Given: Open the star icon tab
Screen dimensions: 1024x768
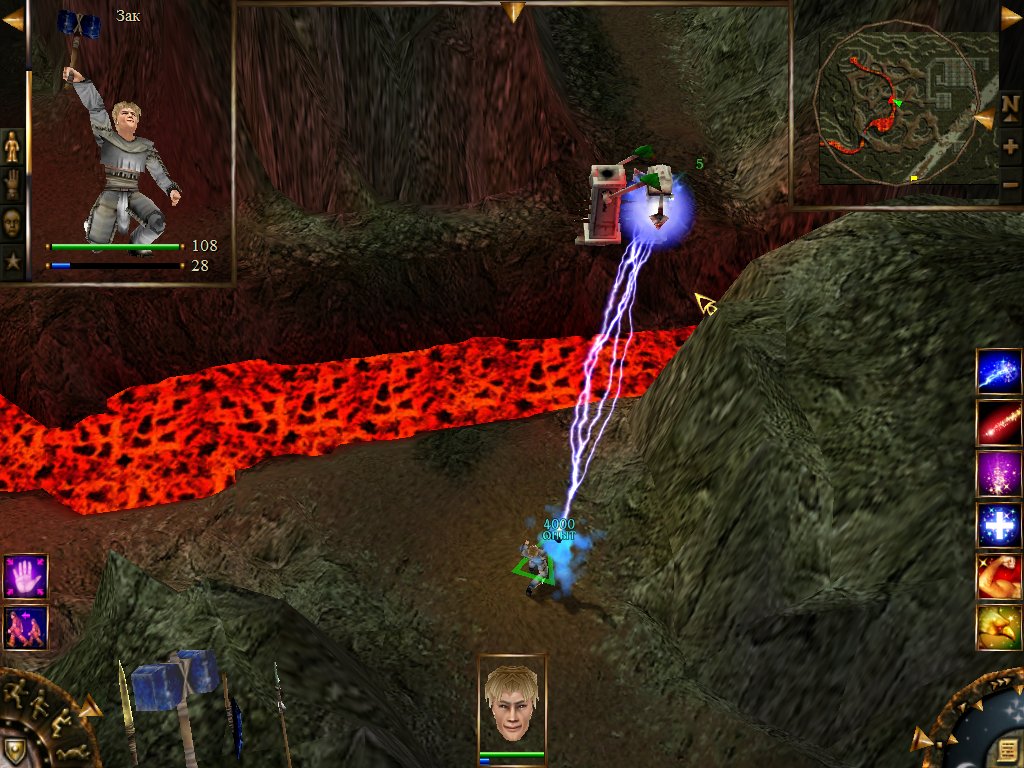Looking at the screenshot, I should click(x=13, y=260).
